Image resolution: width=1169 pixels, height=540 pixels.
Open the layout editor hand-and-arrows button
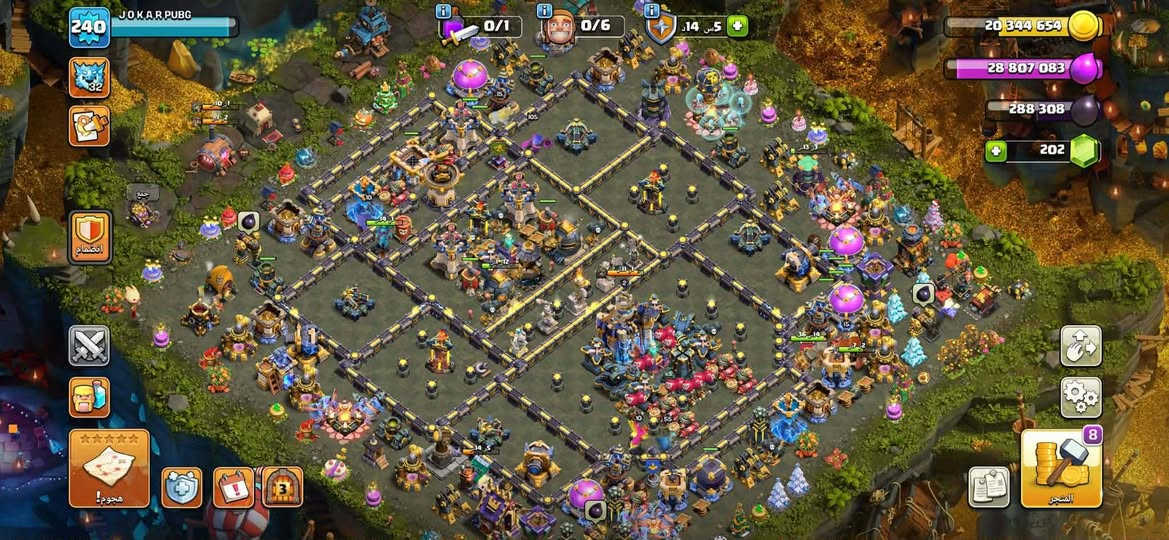(x=1080, y=345)
